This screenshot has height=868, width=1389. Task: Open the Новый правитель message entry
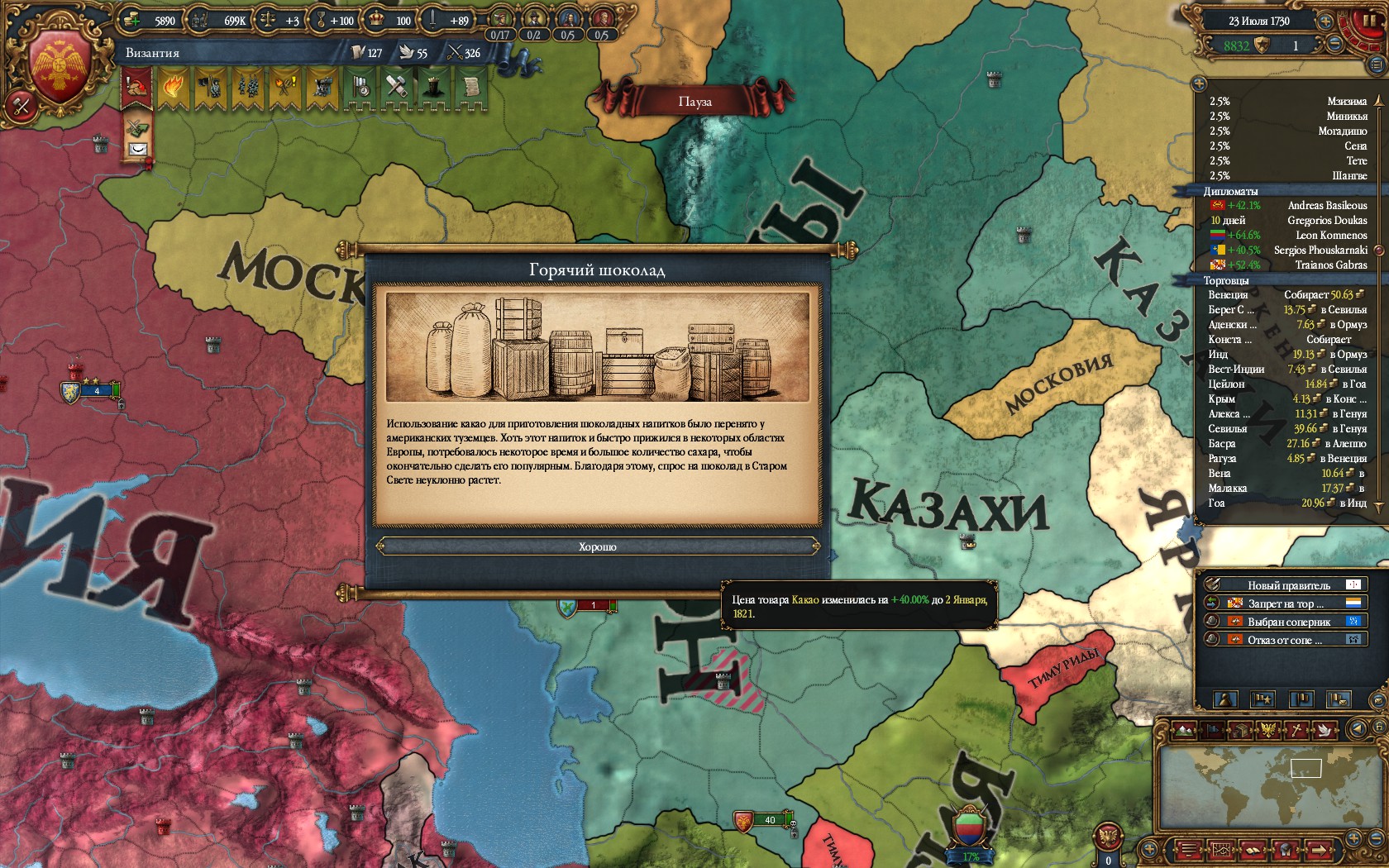1288,585
